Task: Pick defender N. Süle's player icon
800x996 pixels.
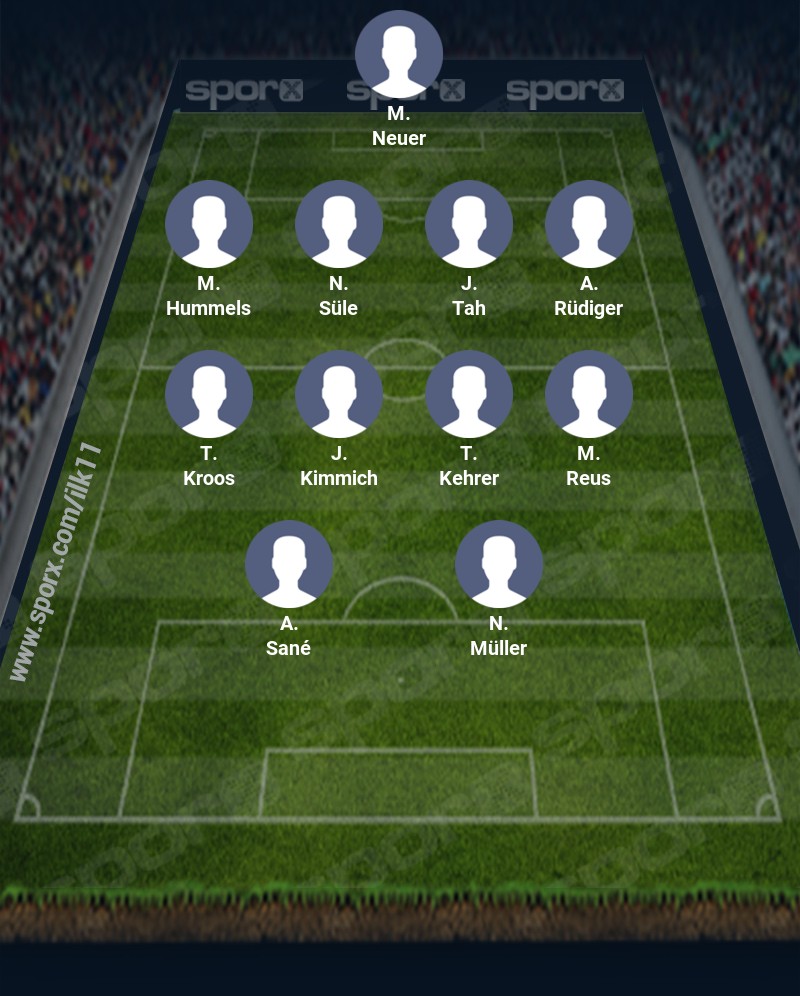Action: pos(339,224)
